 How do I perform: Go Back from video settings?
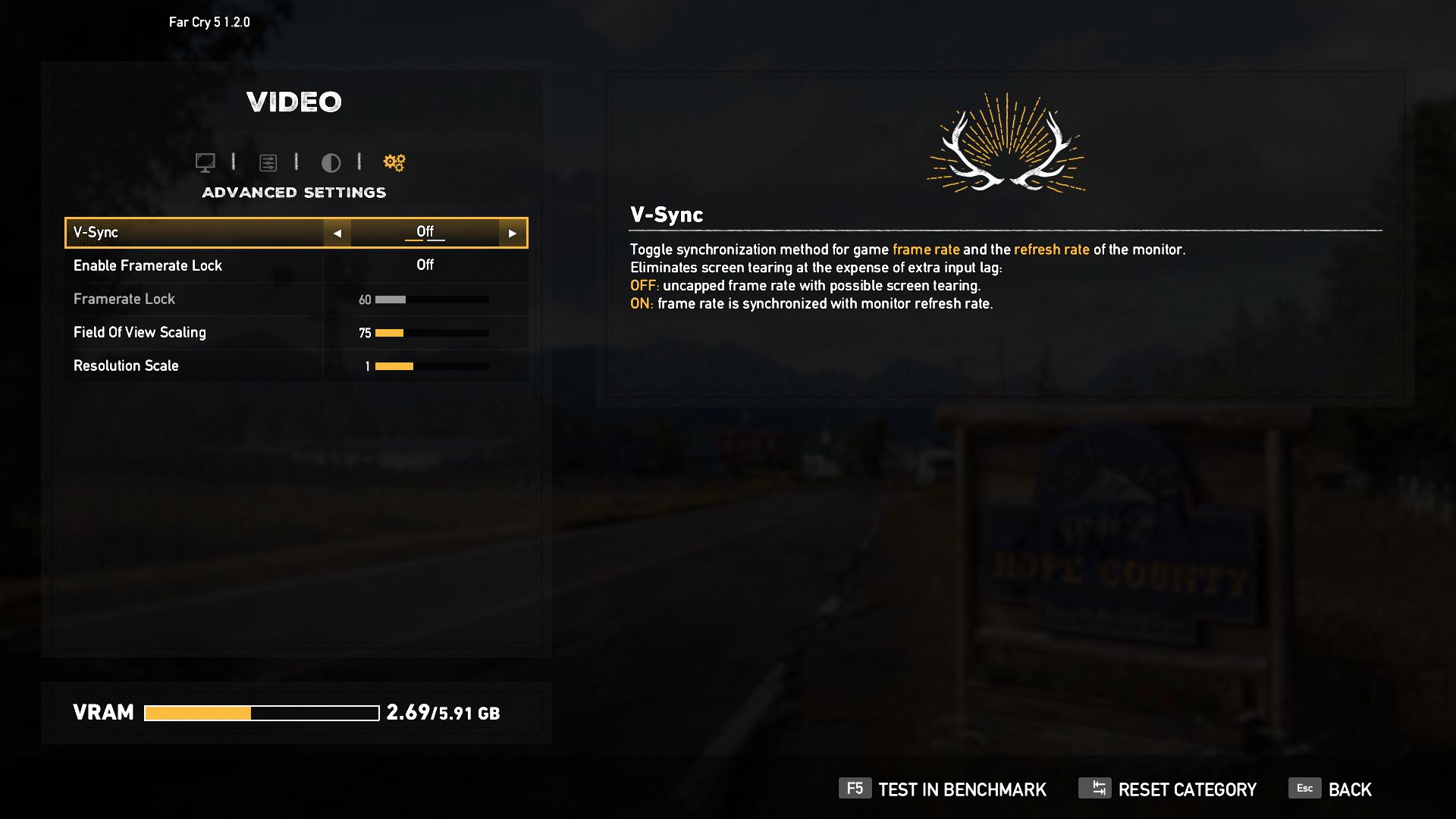[1331, 789]
